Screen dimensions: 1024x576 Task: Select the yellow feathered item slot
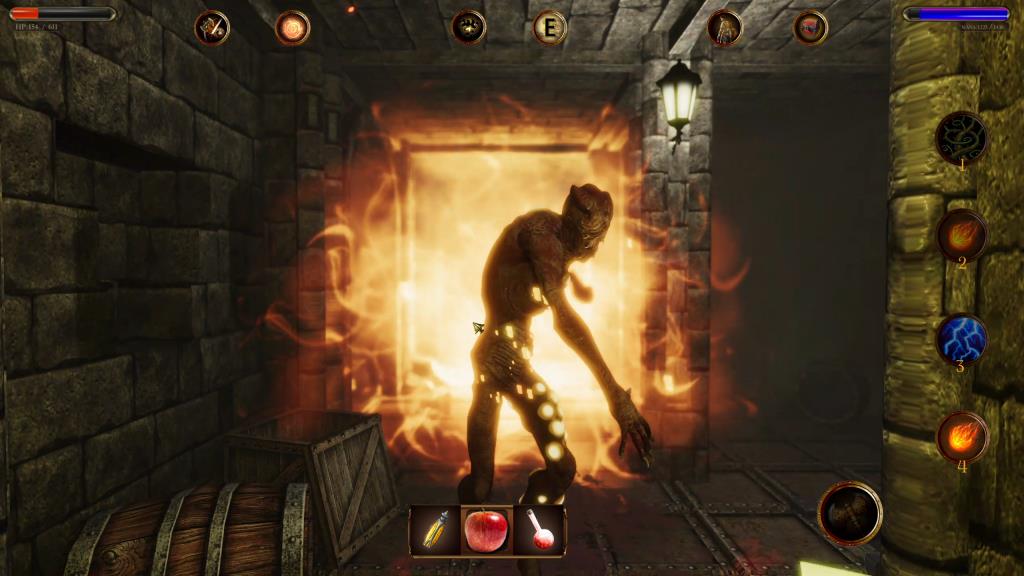[x=436, y=529]
